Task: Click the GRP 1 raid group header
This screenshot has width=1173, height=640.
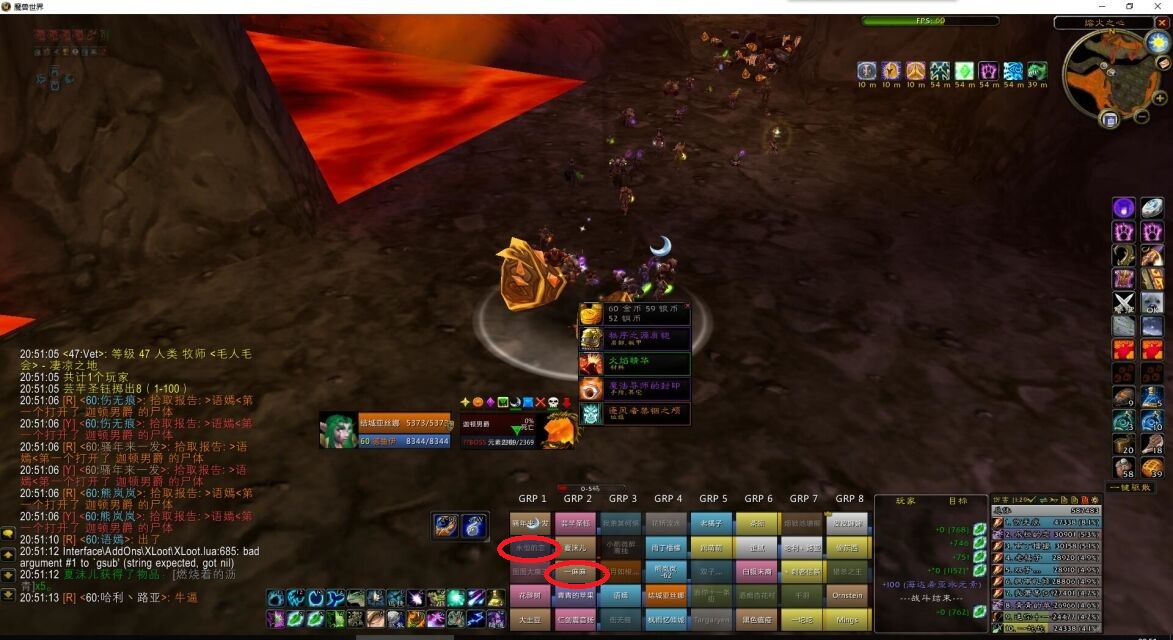Action: tap(532, 498)
